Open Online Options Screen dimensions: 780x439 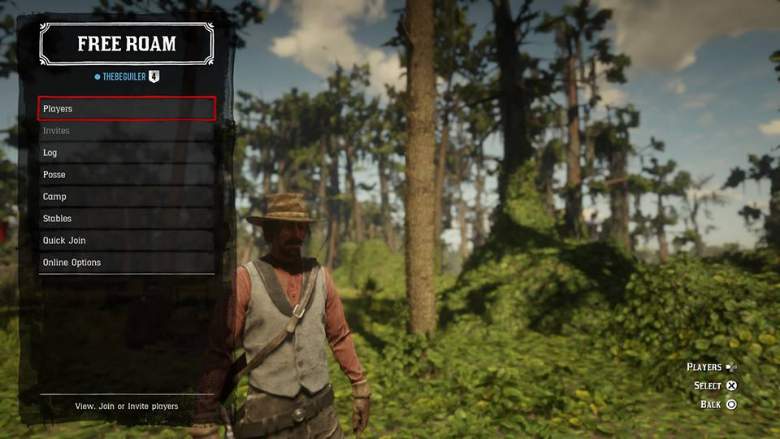tap(127, 263)
